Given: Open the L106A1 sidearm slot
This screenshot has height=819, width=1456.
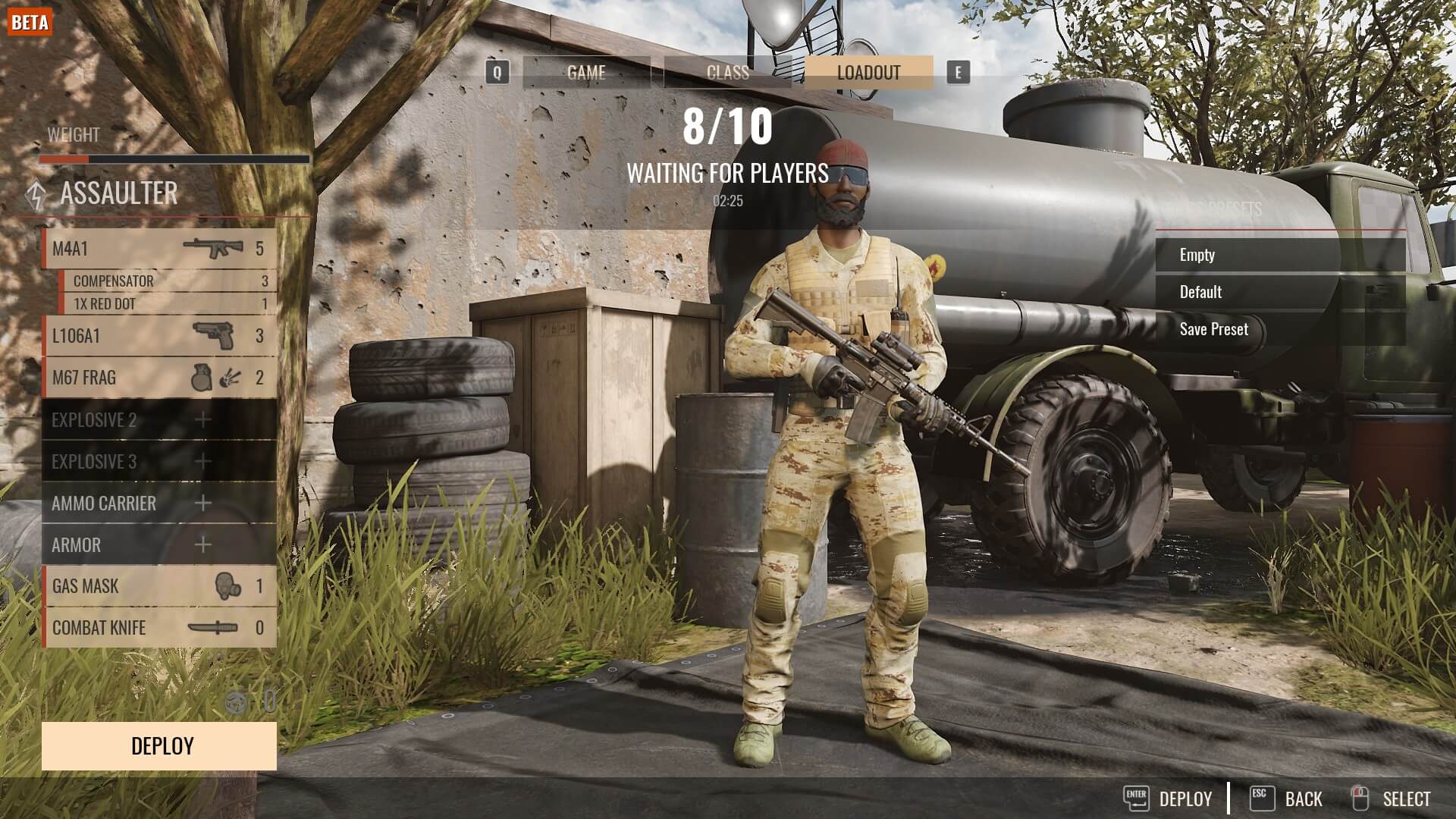Looking at the screenshot, I should pyautogui.click(x=159, y=336).
